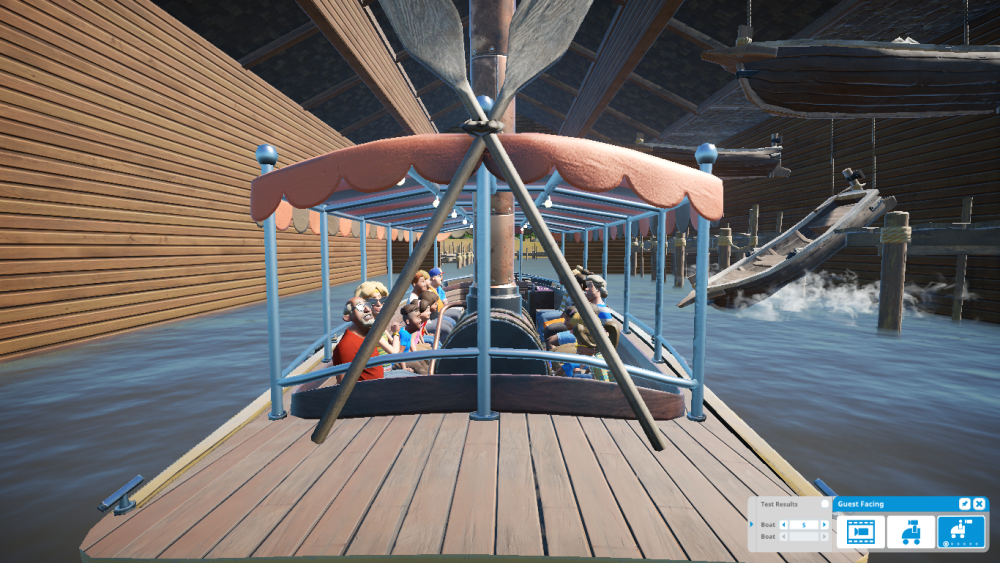Select the film strip cinematic camera view
The height and width of the screenshot is (563, 1000).
tap(860, 532)
